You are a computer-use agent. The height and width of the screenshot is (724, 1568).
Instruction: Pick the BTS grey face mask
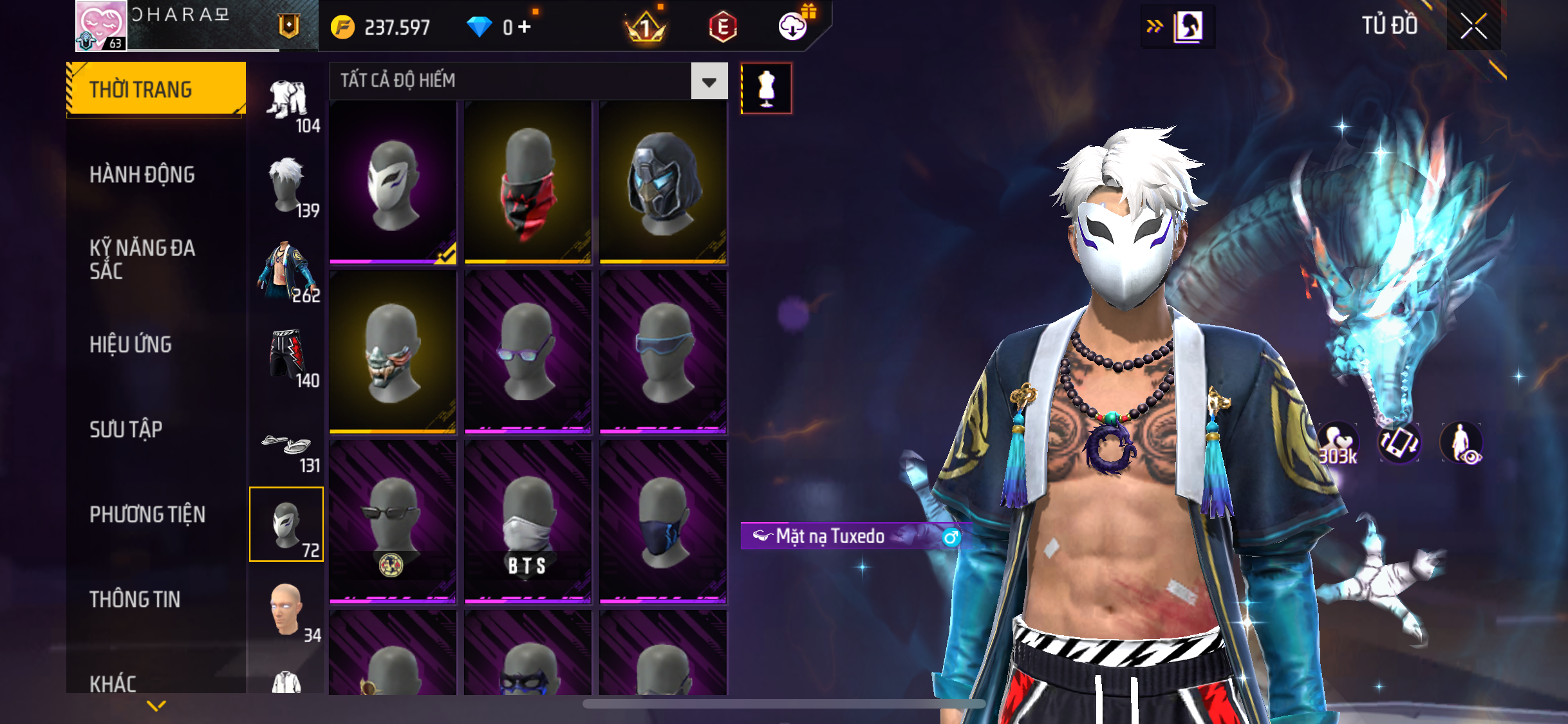coord(528,522)
